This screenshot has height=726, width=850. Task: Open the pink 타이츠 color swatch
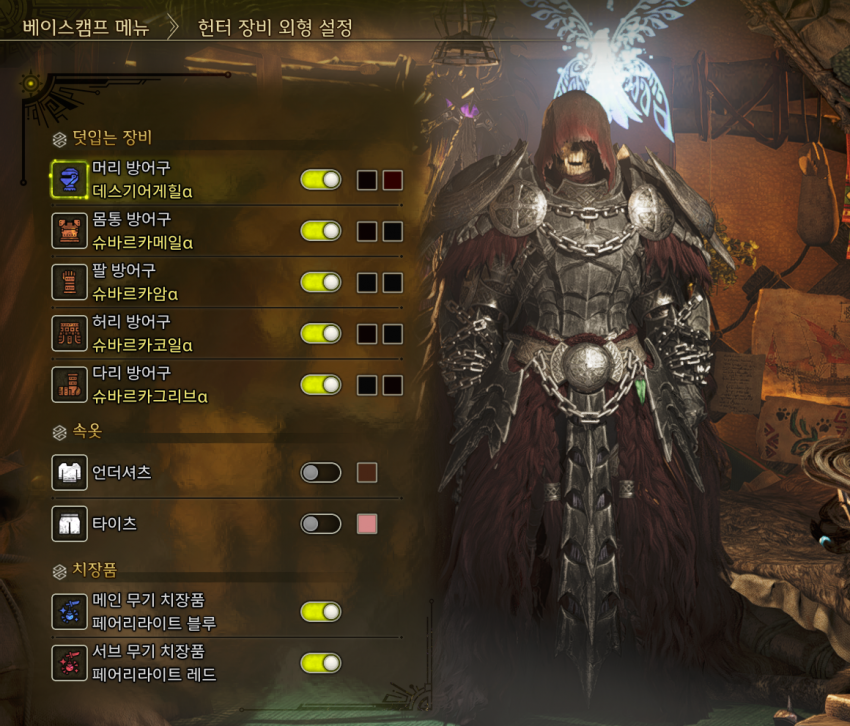(x=367, y=524)
